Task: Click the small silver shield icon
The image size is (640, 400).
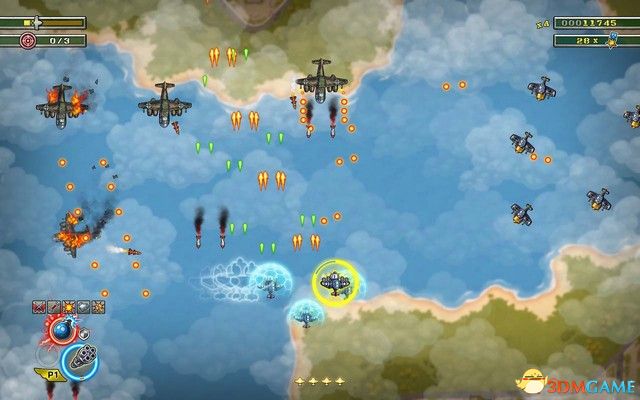Action: tap(84, 333)
